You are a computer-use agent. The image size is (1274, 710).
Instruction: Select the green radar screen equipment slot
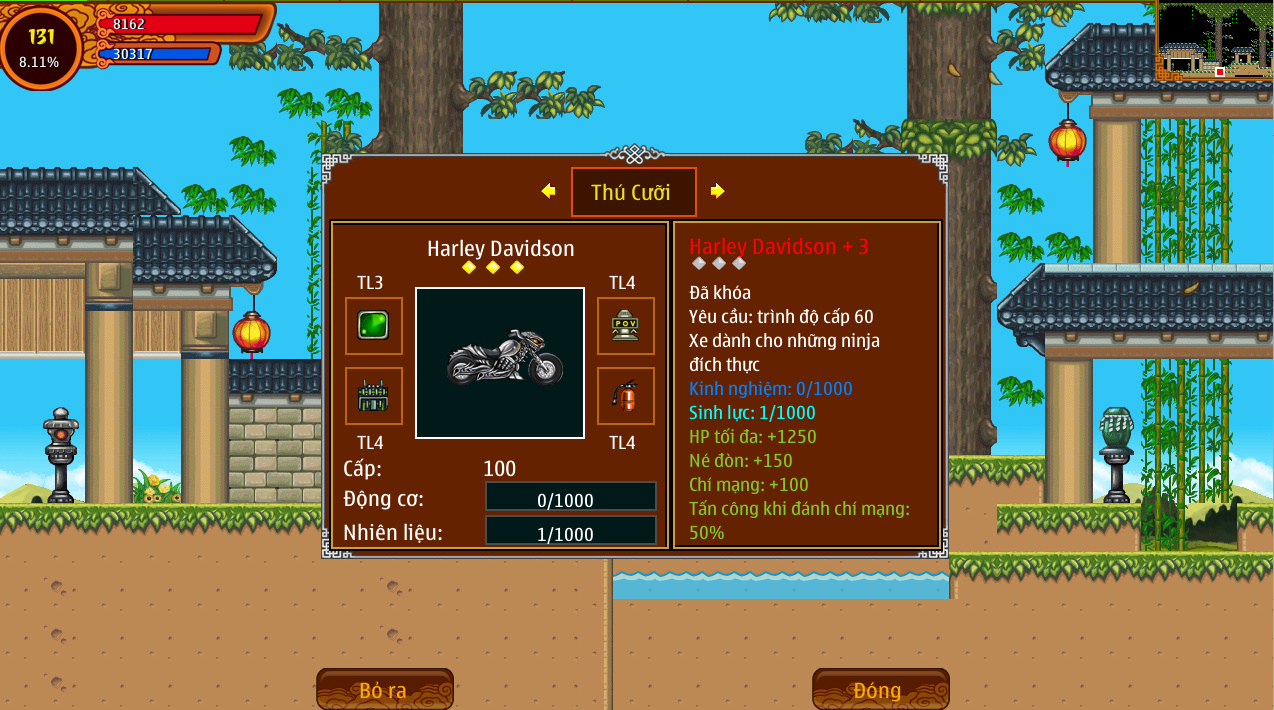tap(373, 326)
